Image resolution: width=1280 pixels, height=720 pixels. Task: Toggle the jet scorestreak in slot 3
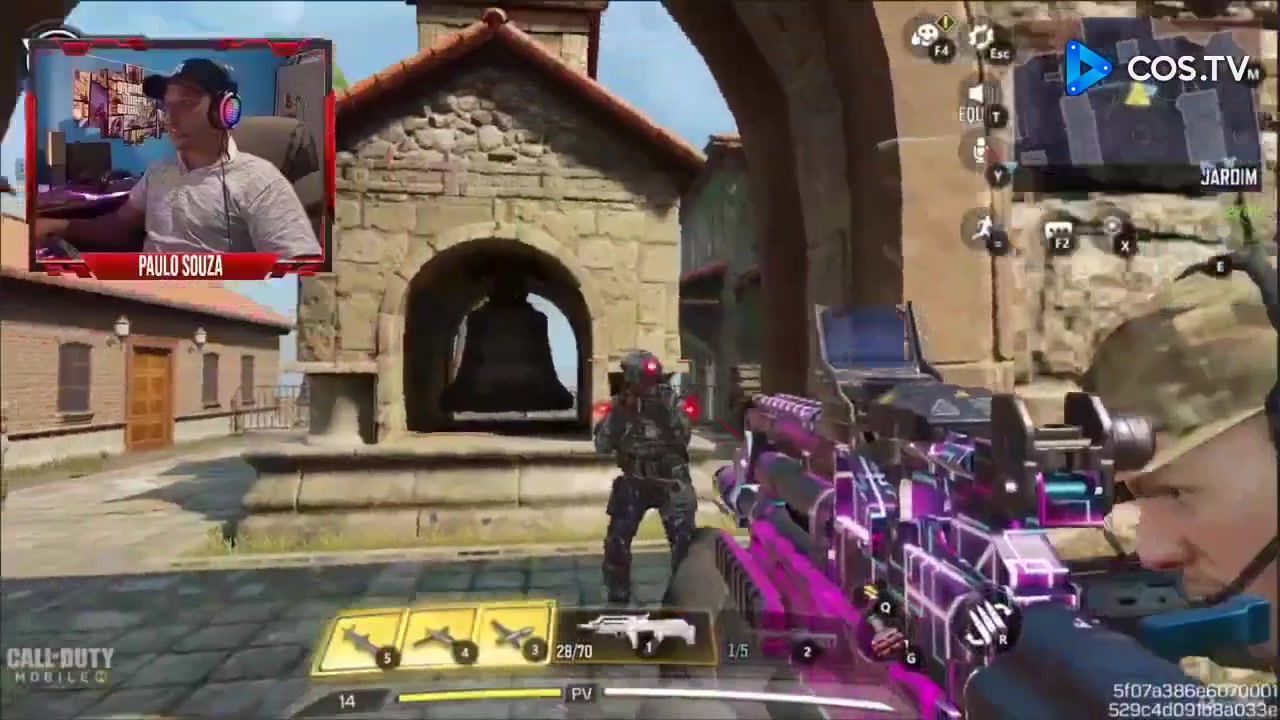[x=518, y=633]
